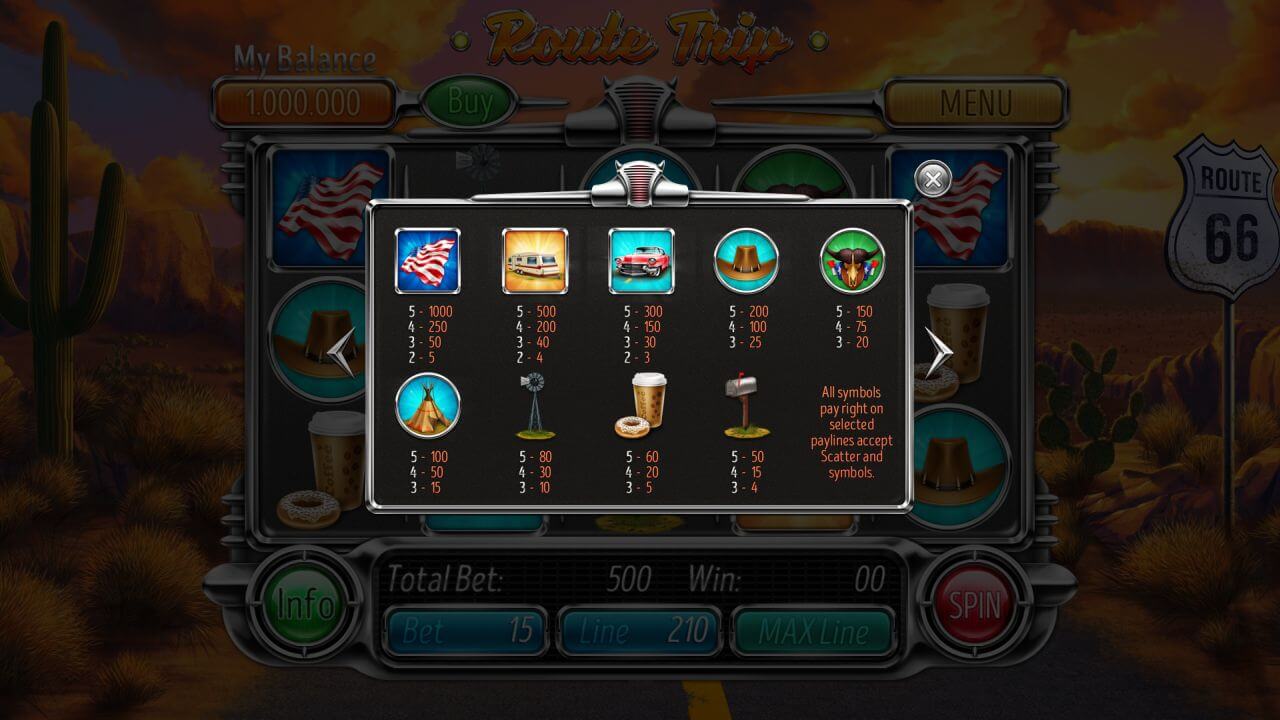The width and height of the screenshot is (1280, 720).
Task: Adjust the Bet amount button
Action: coord(467,631)
